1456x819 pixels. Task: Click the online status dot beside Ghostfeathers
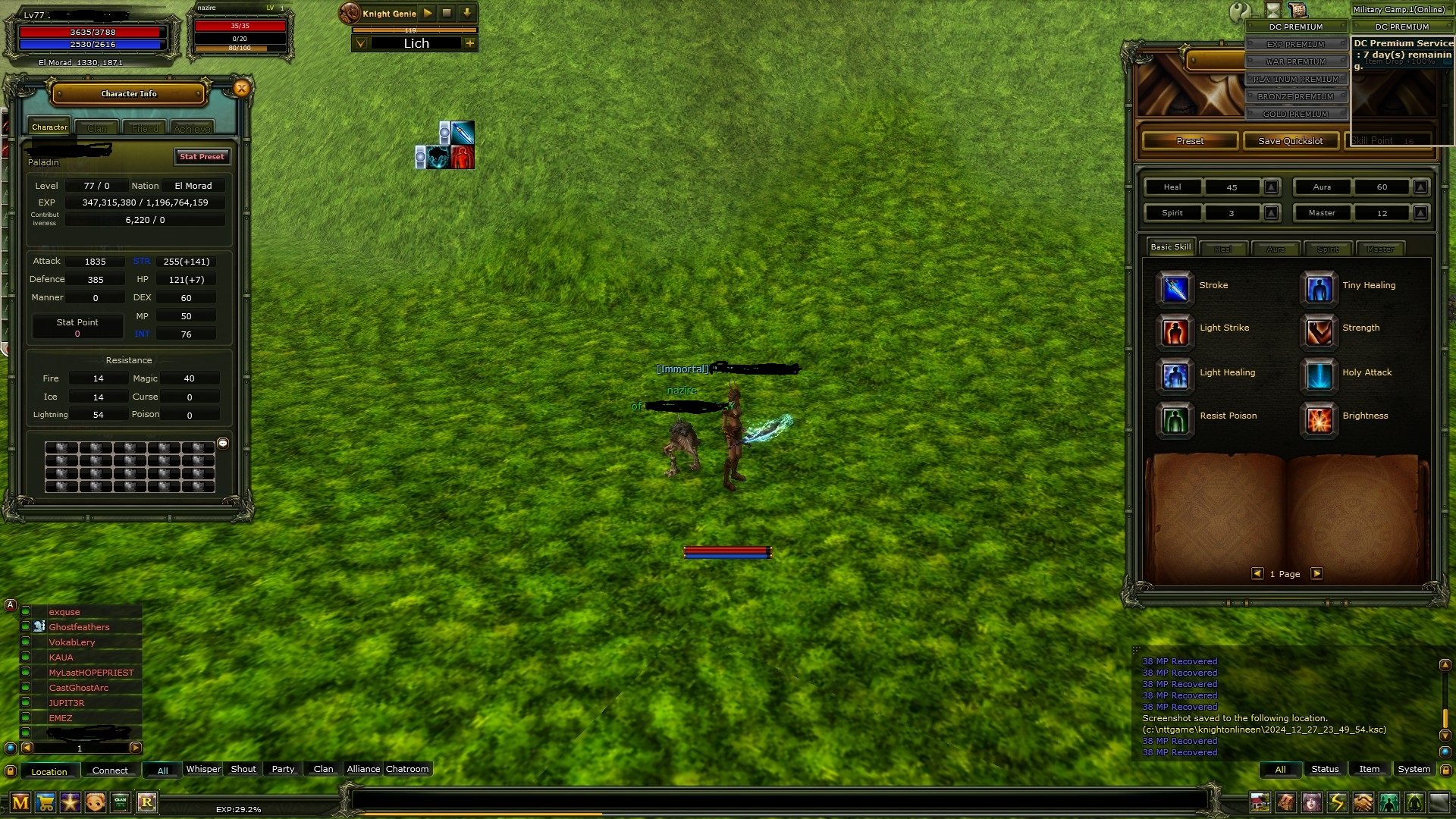tap(26, 627)
